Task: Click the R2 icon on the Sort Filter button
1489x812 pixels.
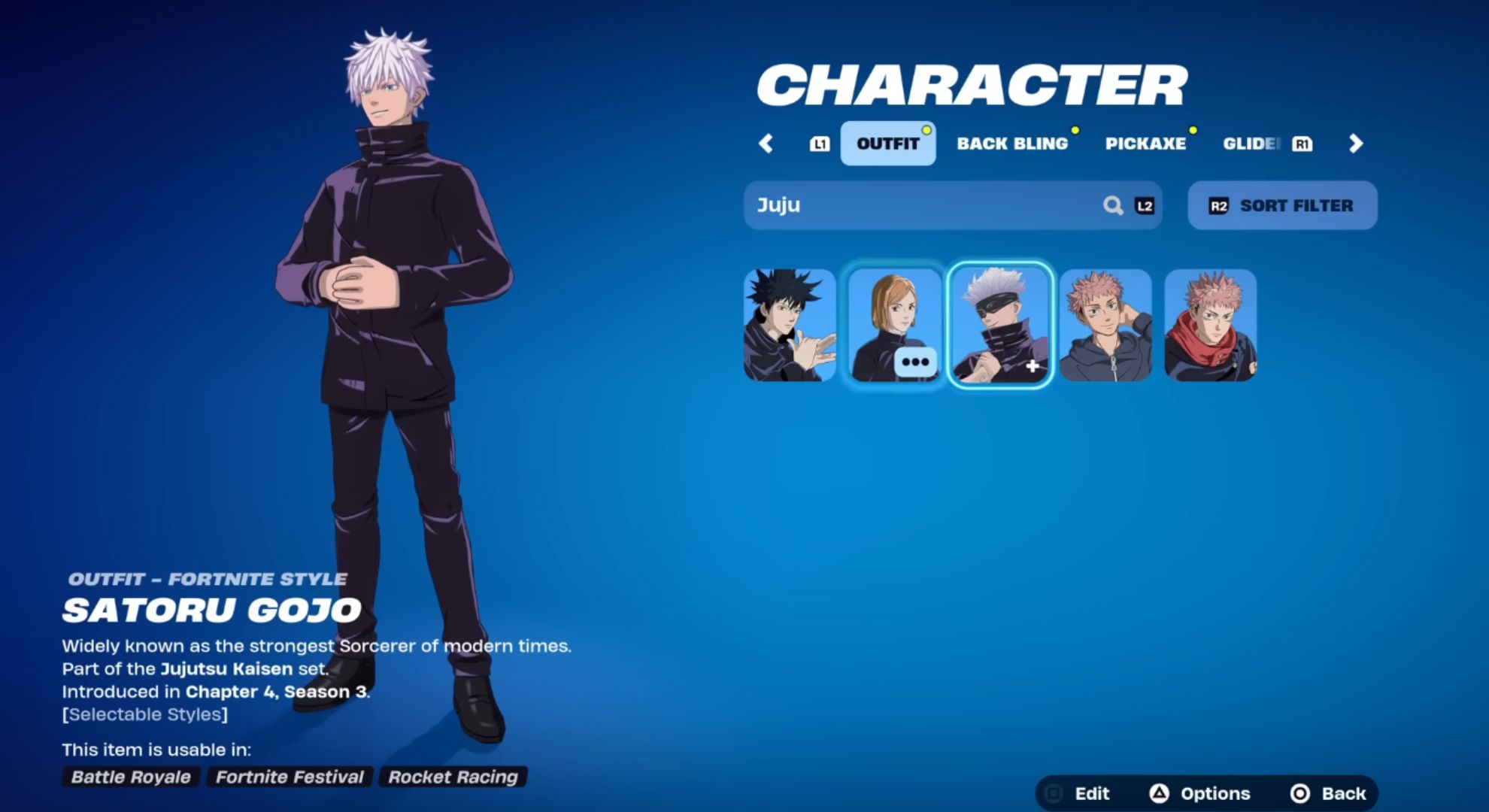Action: [x=1218, y=205]
